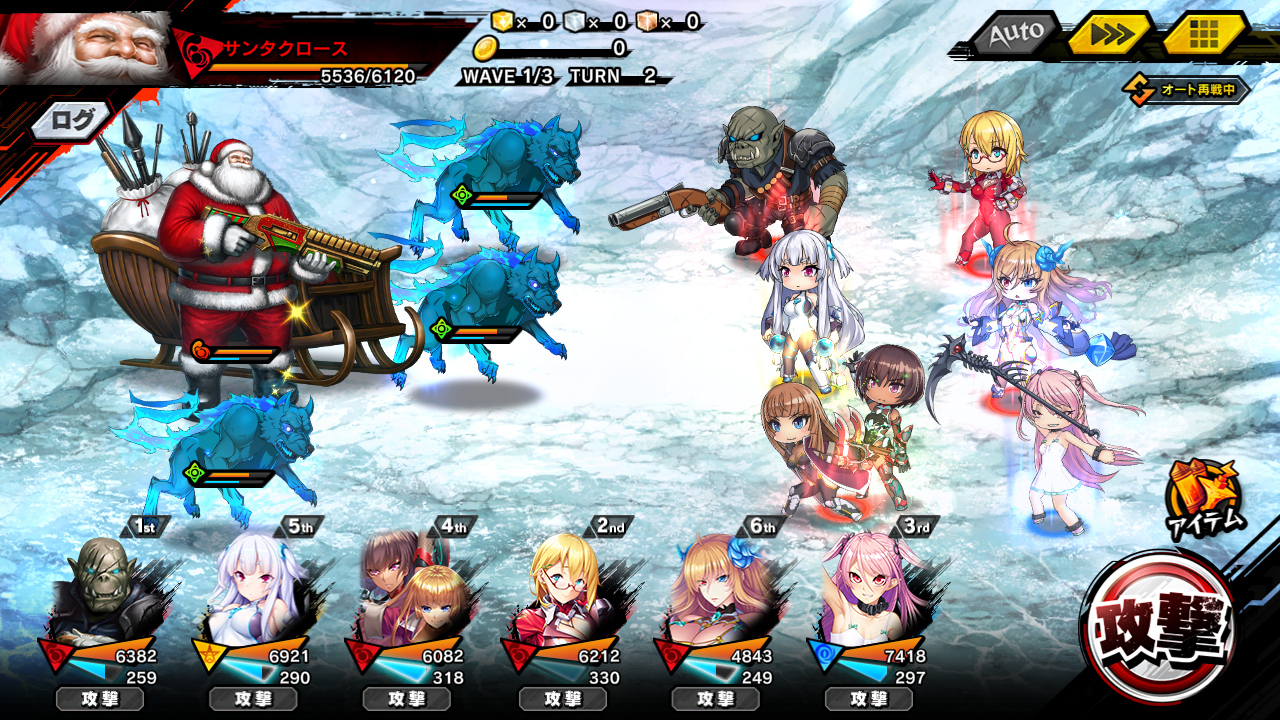Click the auto-rebattle (オート再戦中) indicator
Screen dimensions: 1280x720
click(x=1190, y=90)
